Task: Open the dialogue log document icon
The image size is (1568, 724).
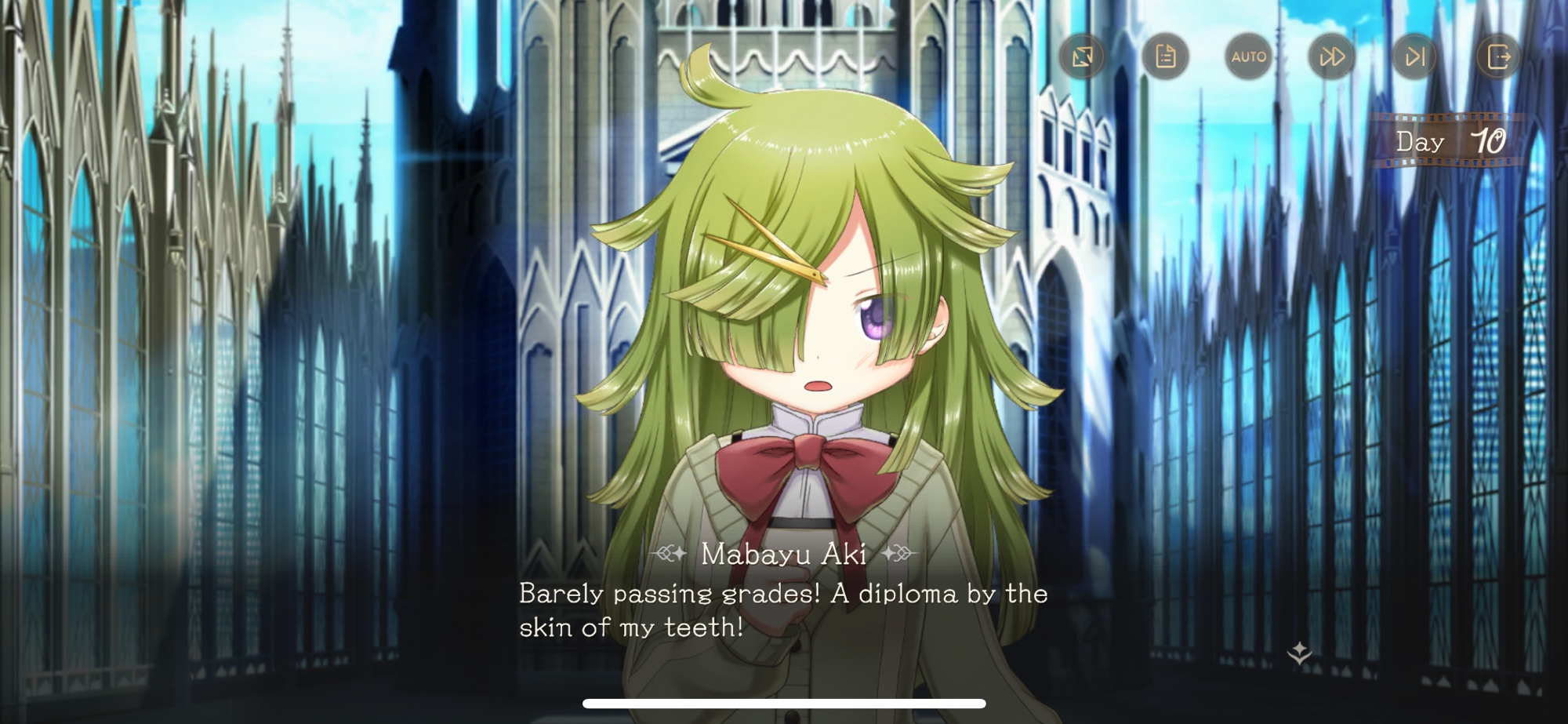Action: pyautogui.click(x=1165, y=56)
